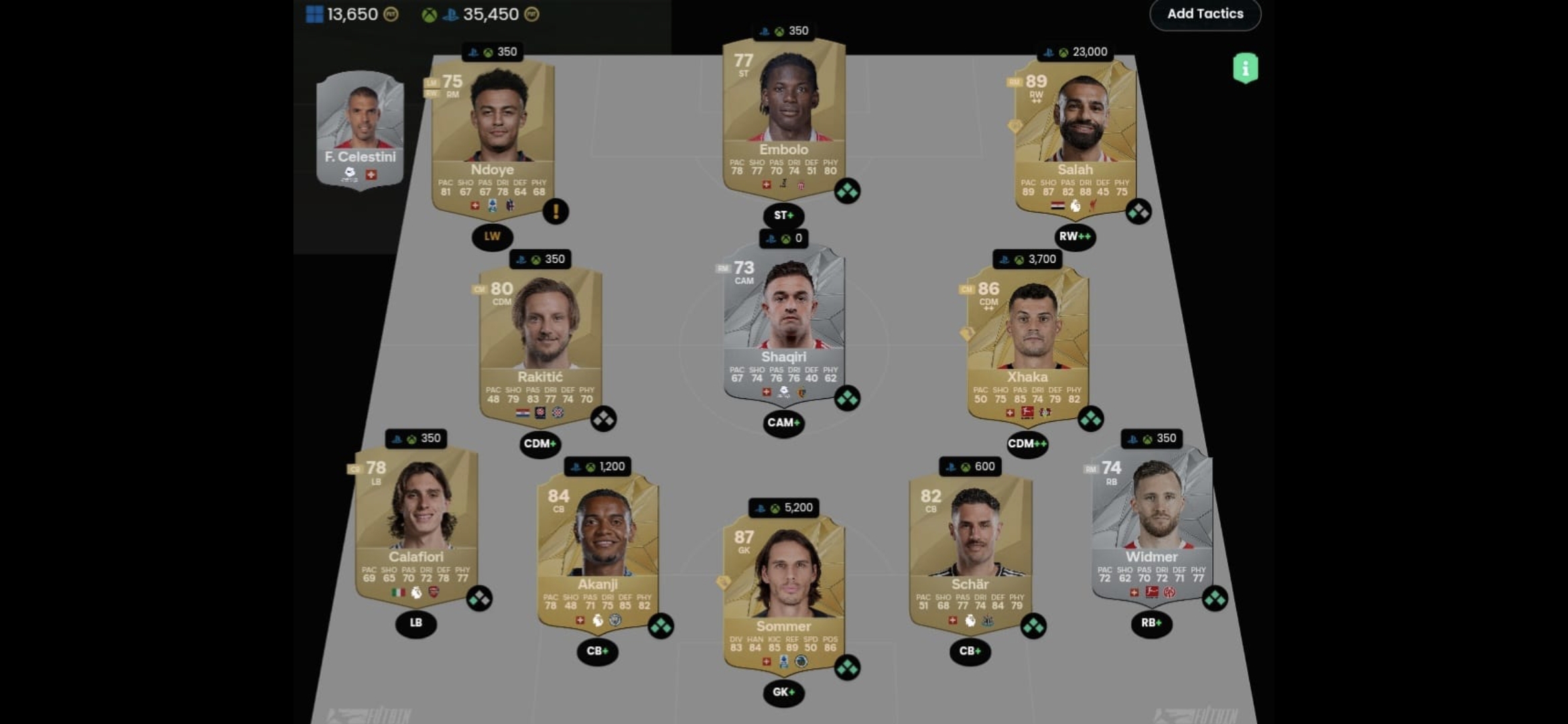Click the yellow warning icon on Ndoye
Viewport: 1568px width, 724px height.
tap(556, 212)
